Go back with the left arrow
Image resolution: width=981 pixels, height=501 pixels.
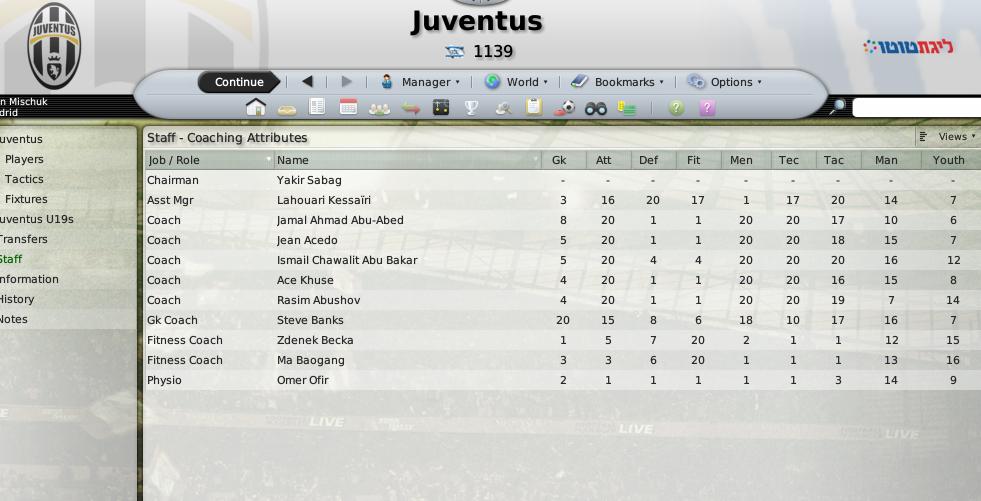(307, 82)
